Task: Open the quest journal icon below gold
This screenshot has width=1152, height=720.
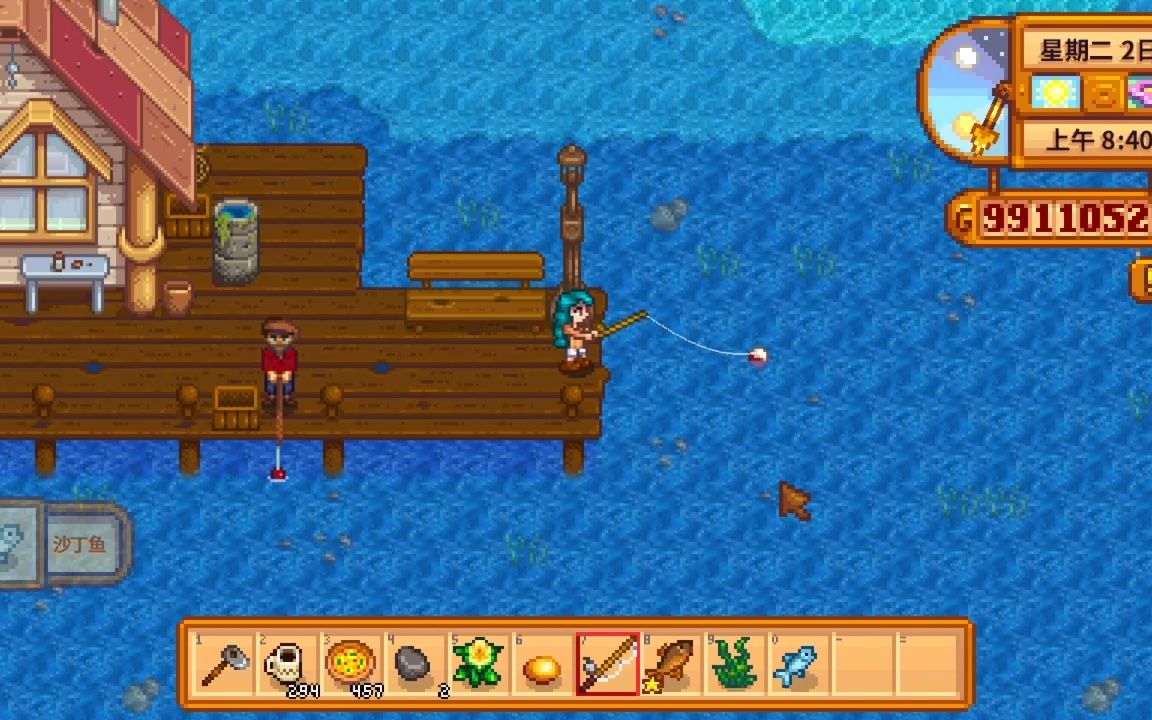Action: (1142, 280)
